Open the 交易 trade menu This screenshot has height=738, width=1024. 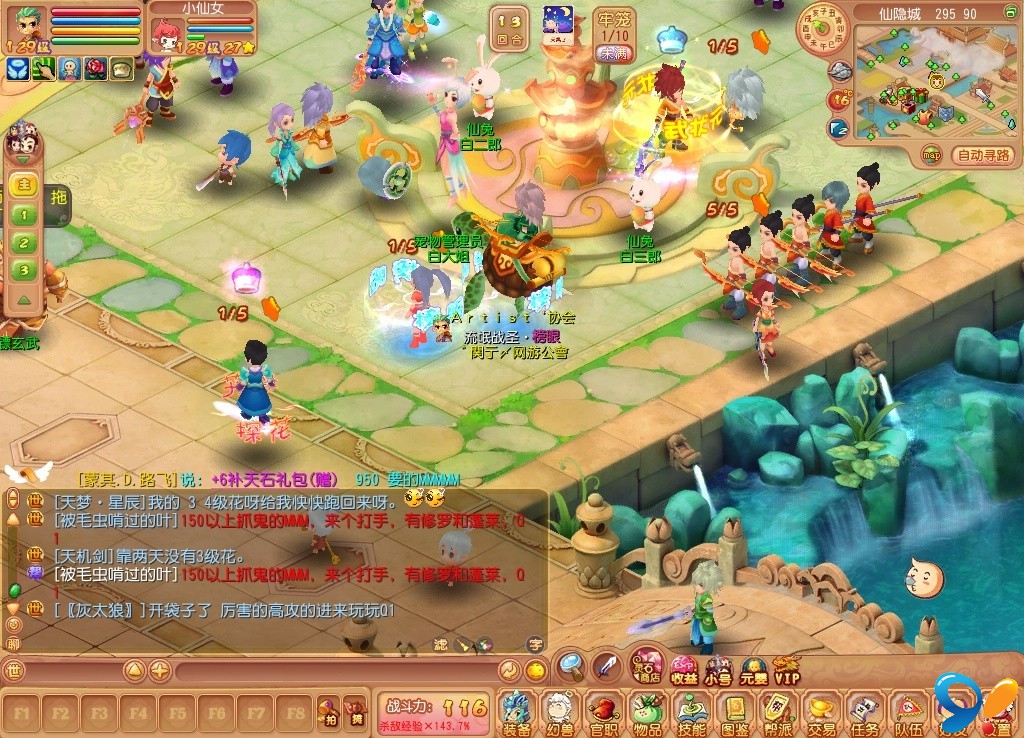click(x=822, y=712)
